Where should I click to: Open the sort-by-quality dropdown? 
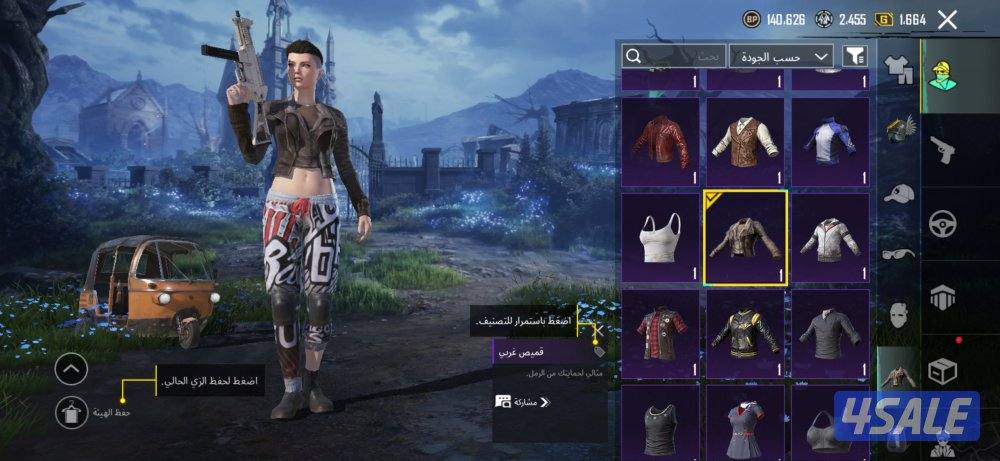click(781, 56)
